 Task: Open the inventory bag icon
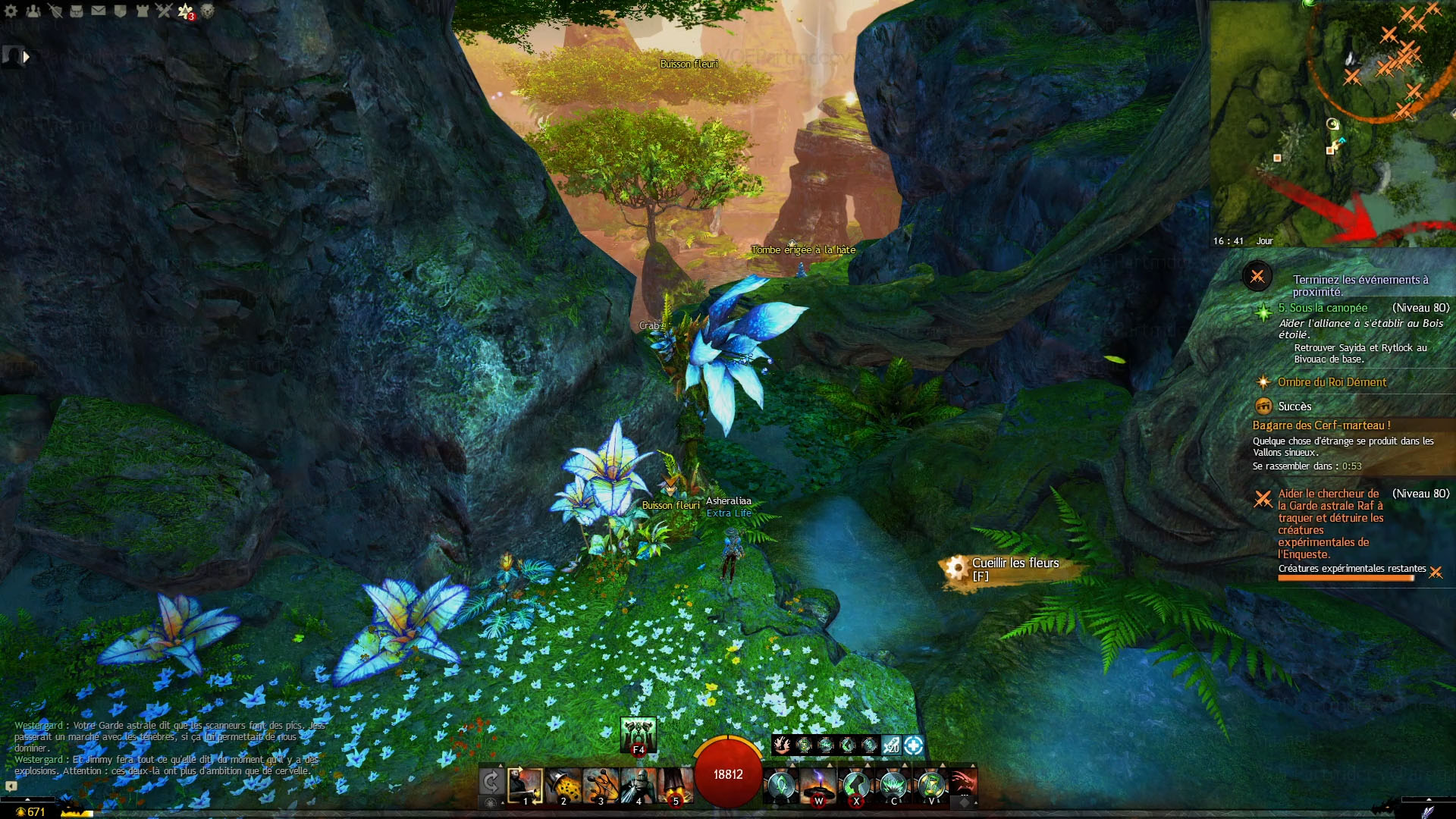[77, 11]
